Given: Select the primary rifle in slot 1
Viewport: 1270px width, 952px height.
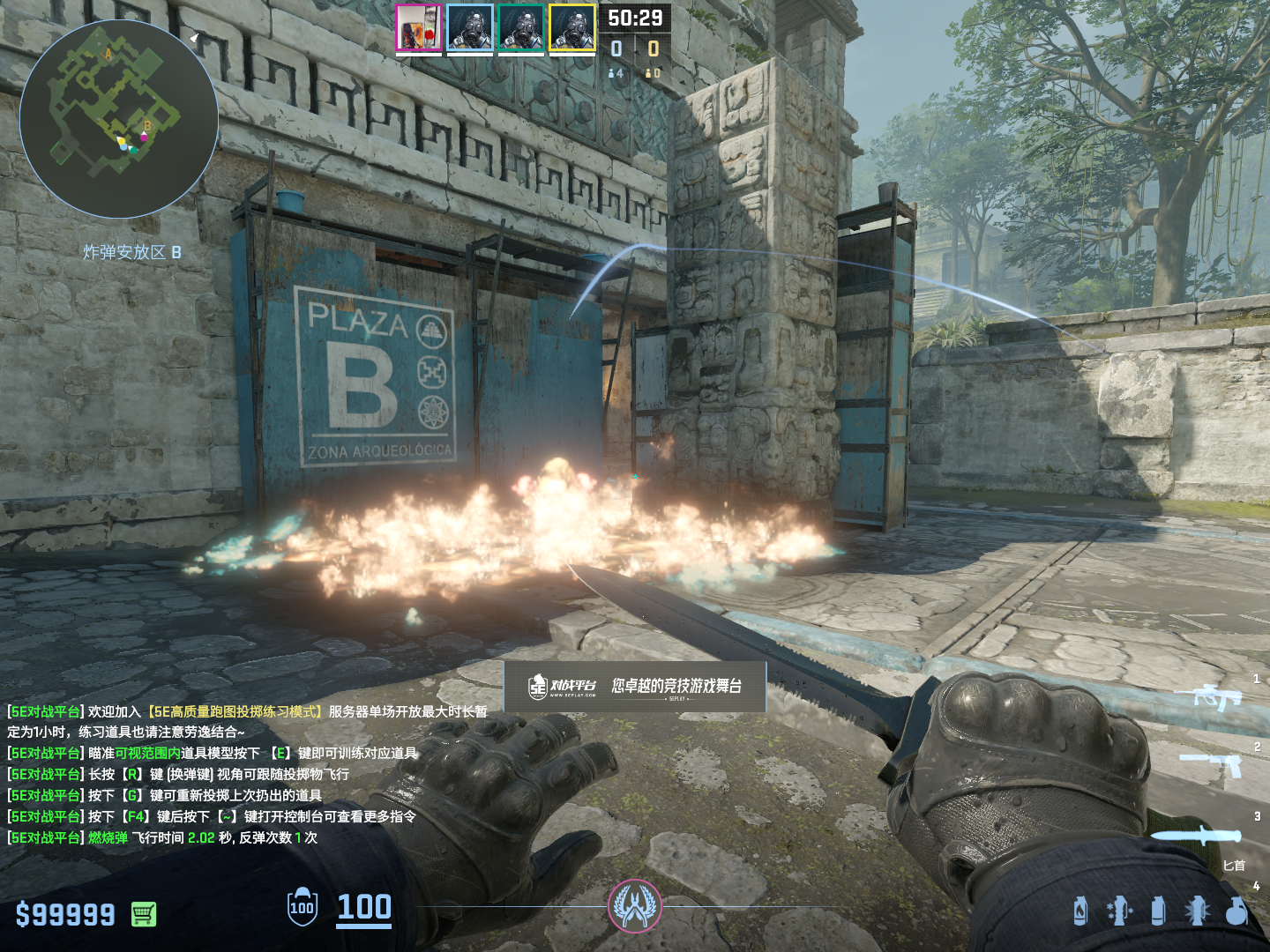Looking at the screenshot, I should tap(1218, 697).
